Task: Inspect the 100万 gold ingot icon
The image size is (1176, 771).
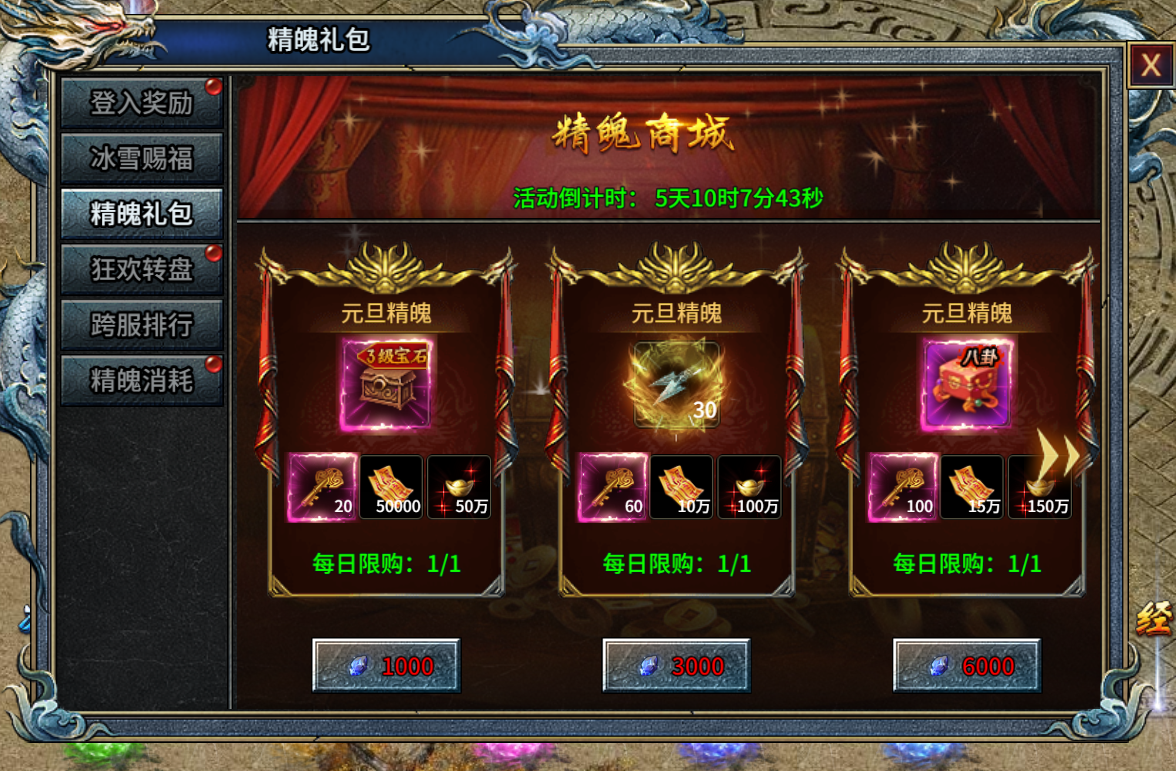Action: 750,487
